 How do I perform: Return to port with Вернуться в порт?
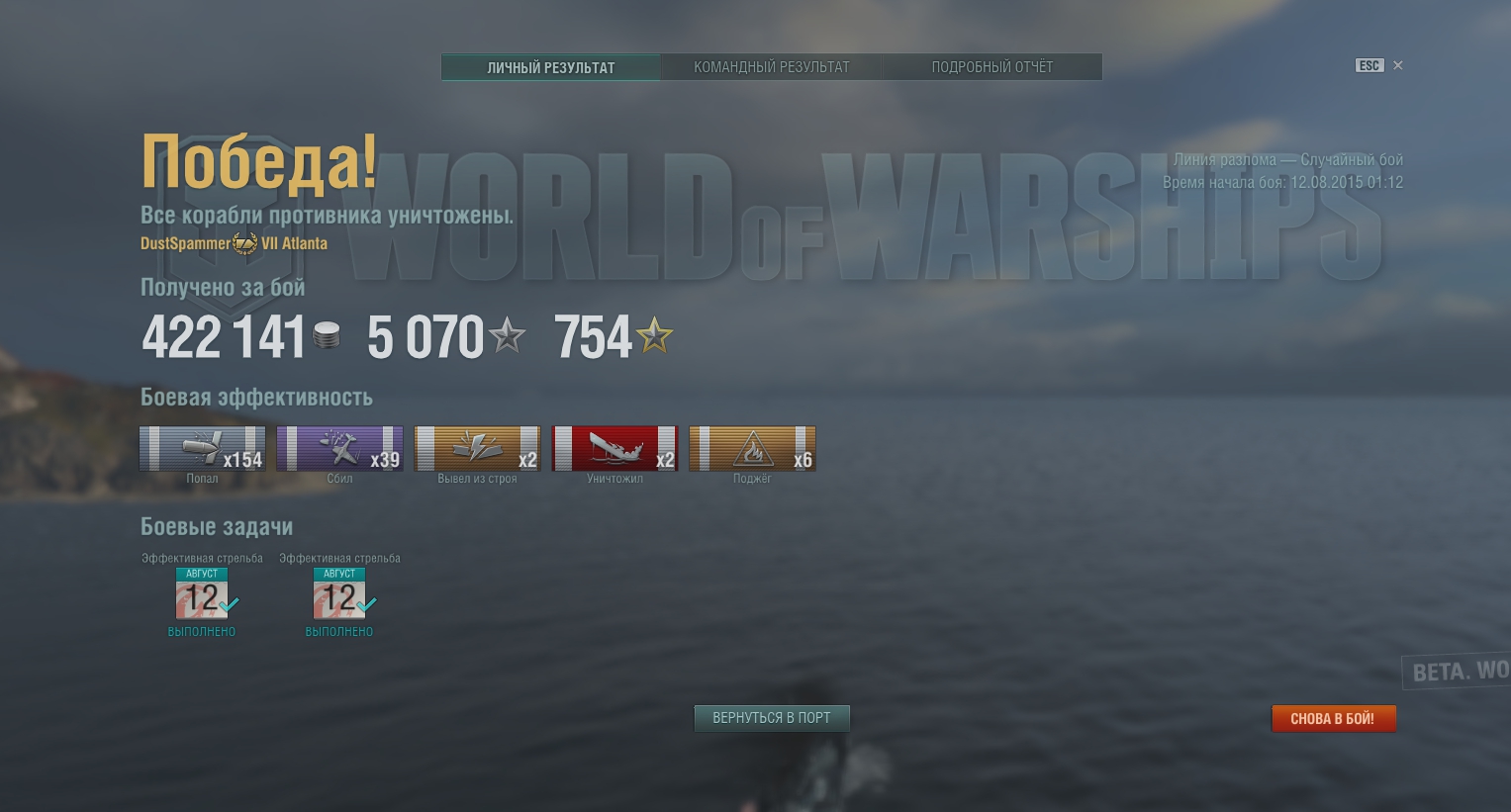point(772,718)
